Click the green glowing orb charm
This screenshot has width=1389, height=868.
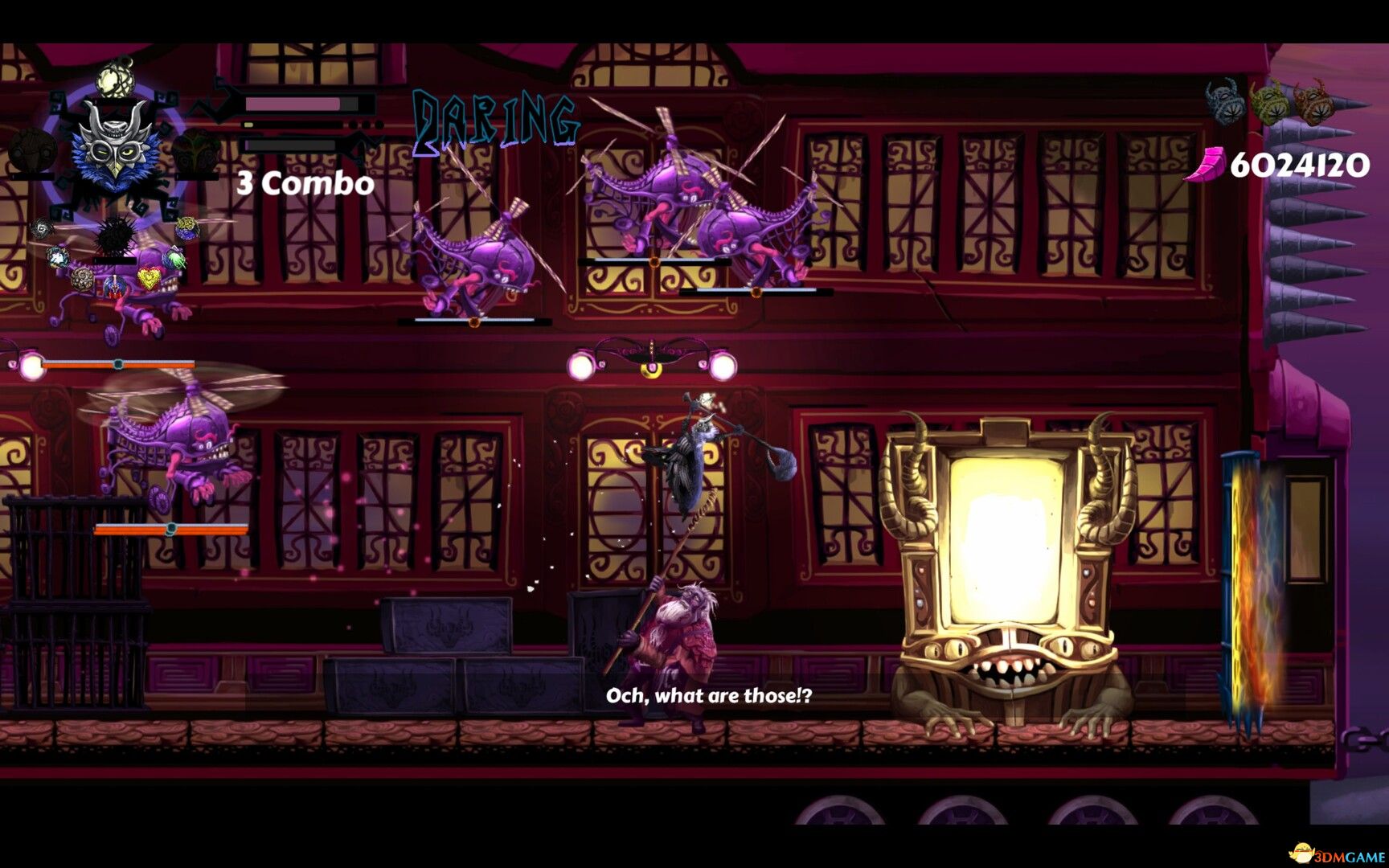coord(174,259)
